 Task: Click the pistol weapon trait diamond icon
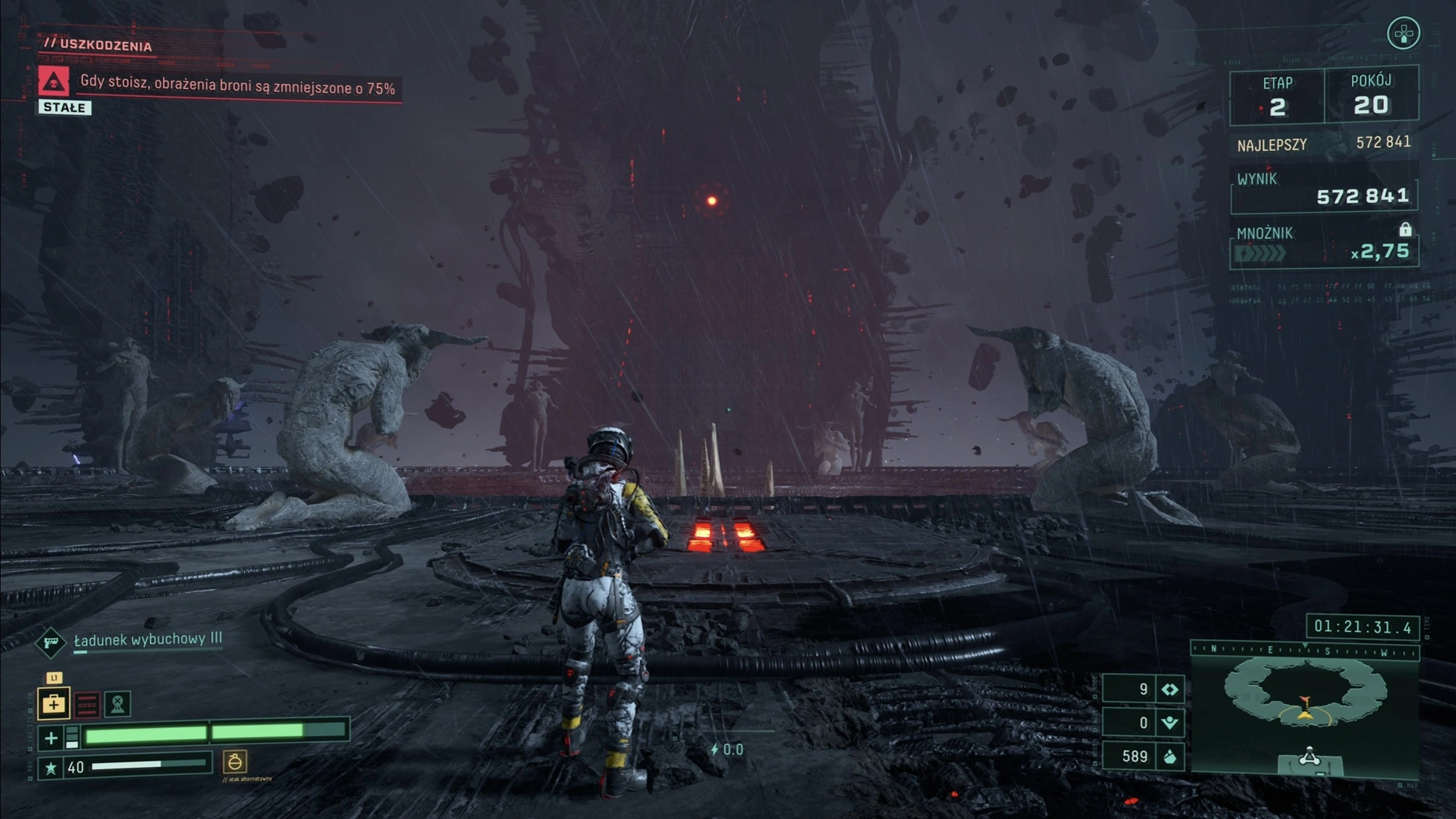[51, 642]
